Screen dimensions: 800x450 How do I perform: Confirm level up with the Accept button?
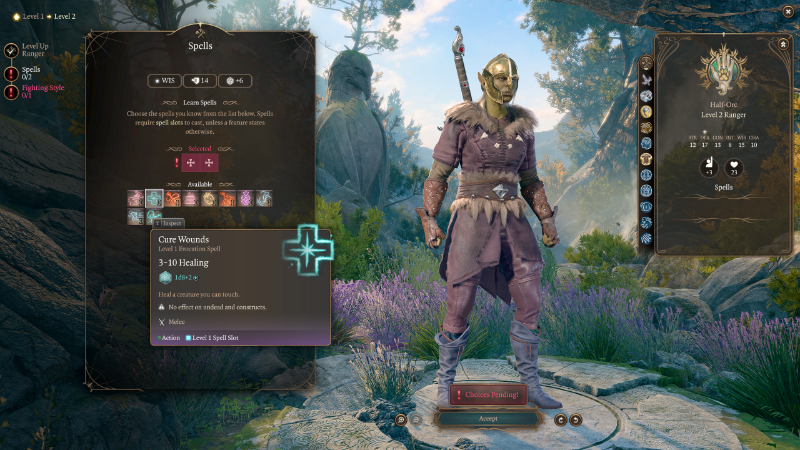click(488, 419)
